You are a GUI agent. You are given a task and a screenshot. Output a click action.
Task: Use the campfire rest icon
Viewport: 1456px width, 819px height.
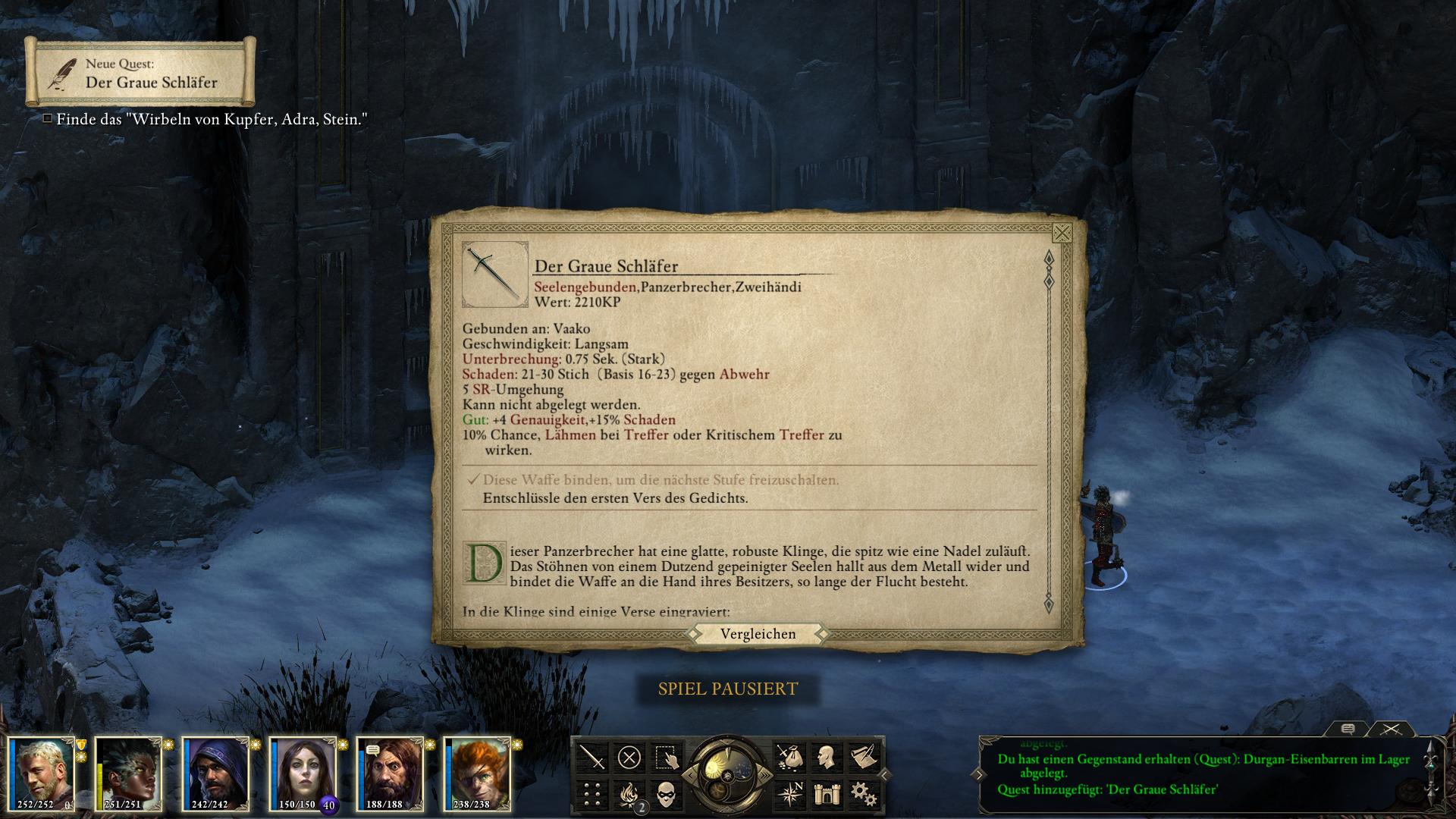[x=629, y=794]
